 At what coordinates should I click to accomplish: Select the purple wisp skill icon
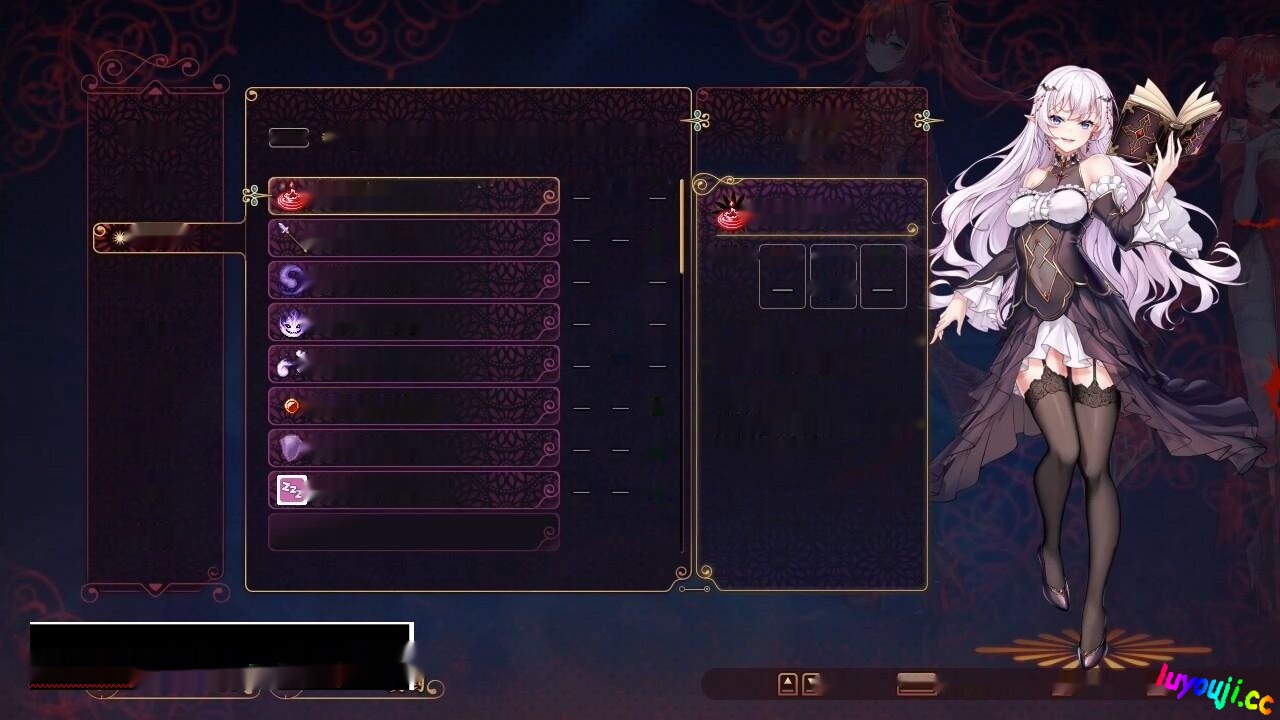[x=291, y=280]
